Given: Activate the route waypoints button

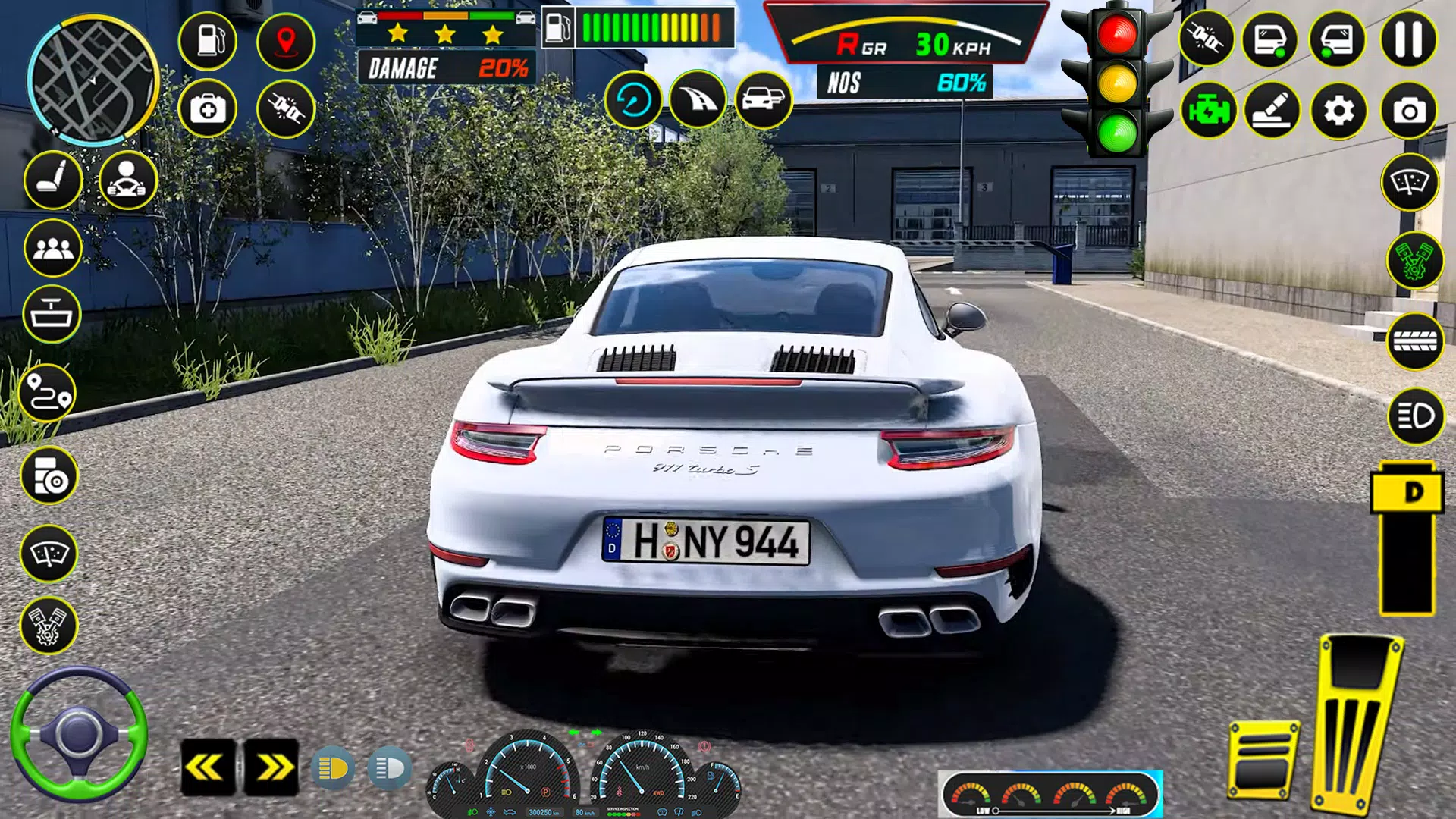Looking at the screenshot, I should (48, 393).
